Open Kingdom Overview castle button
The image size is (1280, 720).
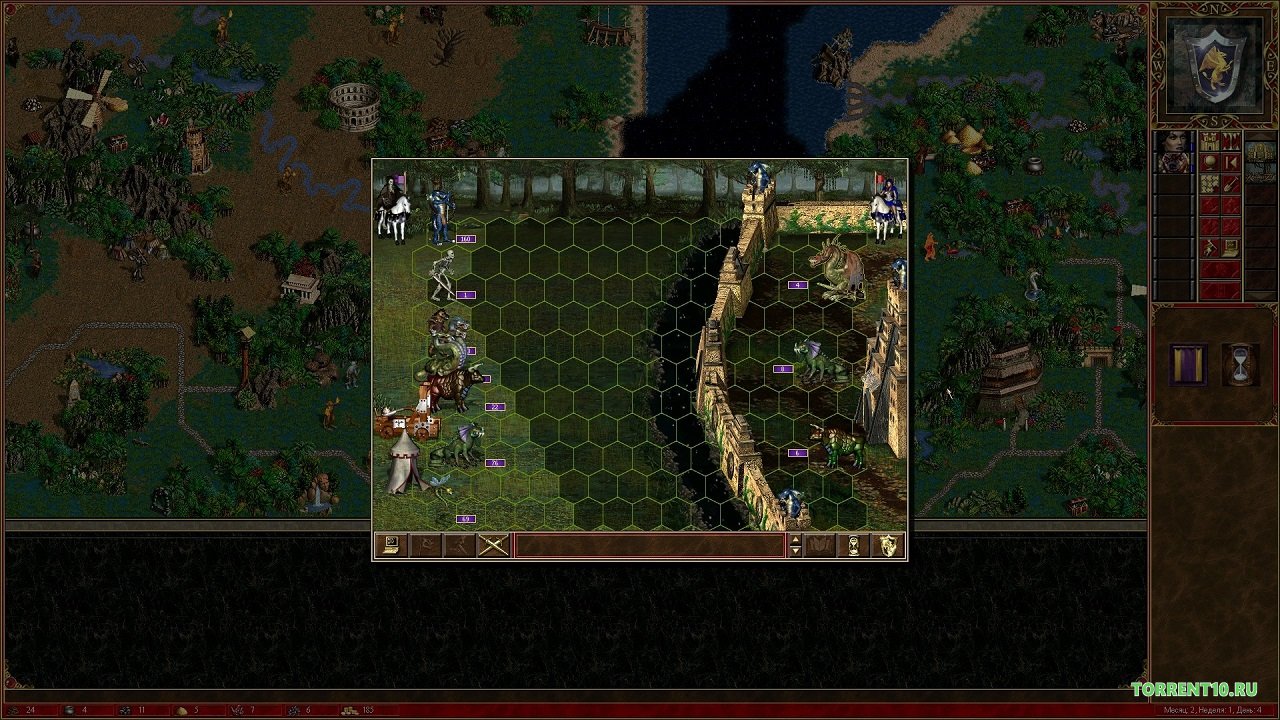pos(1210,142)
